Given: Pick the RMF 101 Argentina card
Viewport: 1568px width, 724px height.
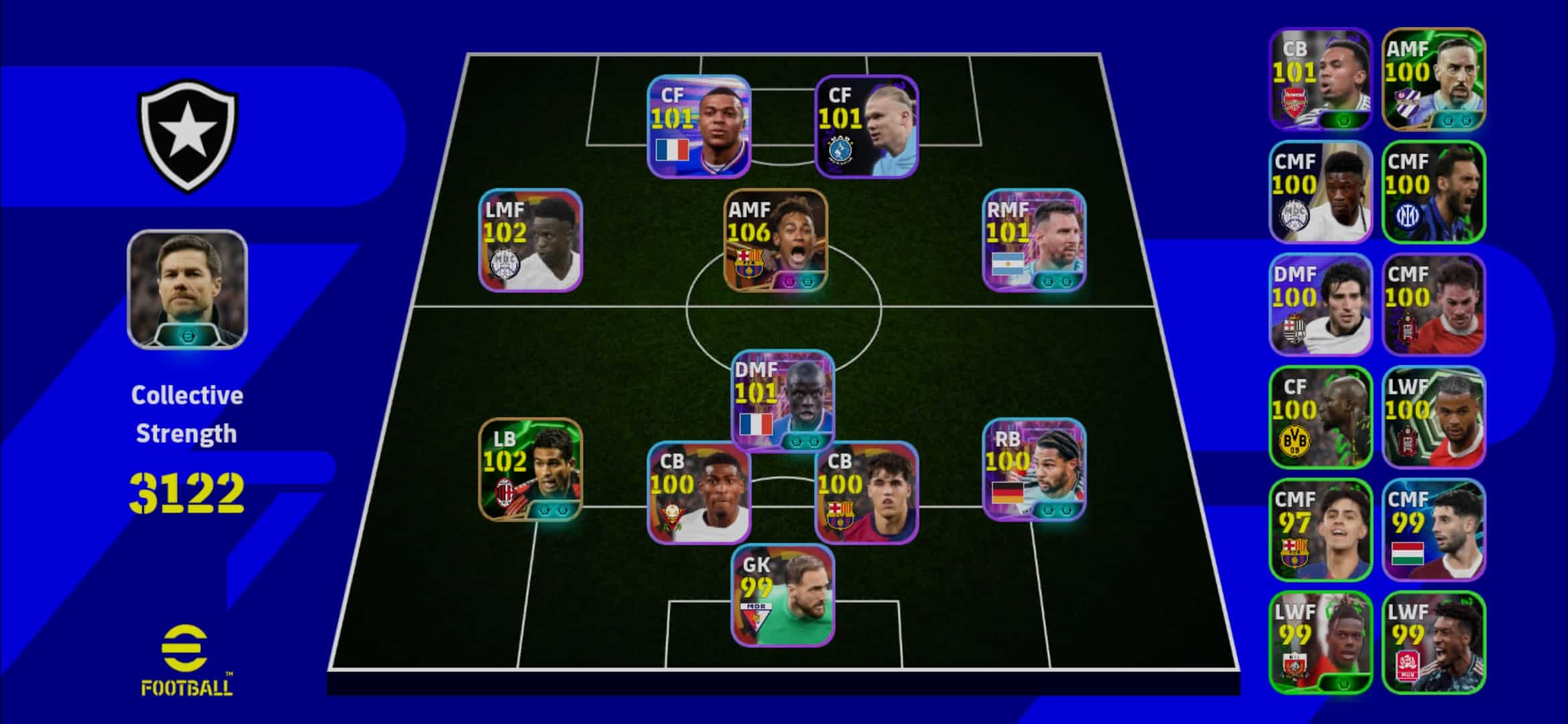Looking at the screenshot, I should pos(1034,241).
